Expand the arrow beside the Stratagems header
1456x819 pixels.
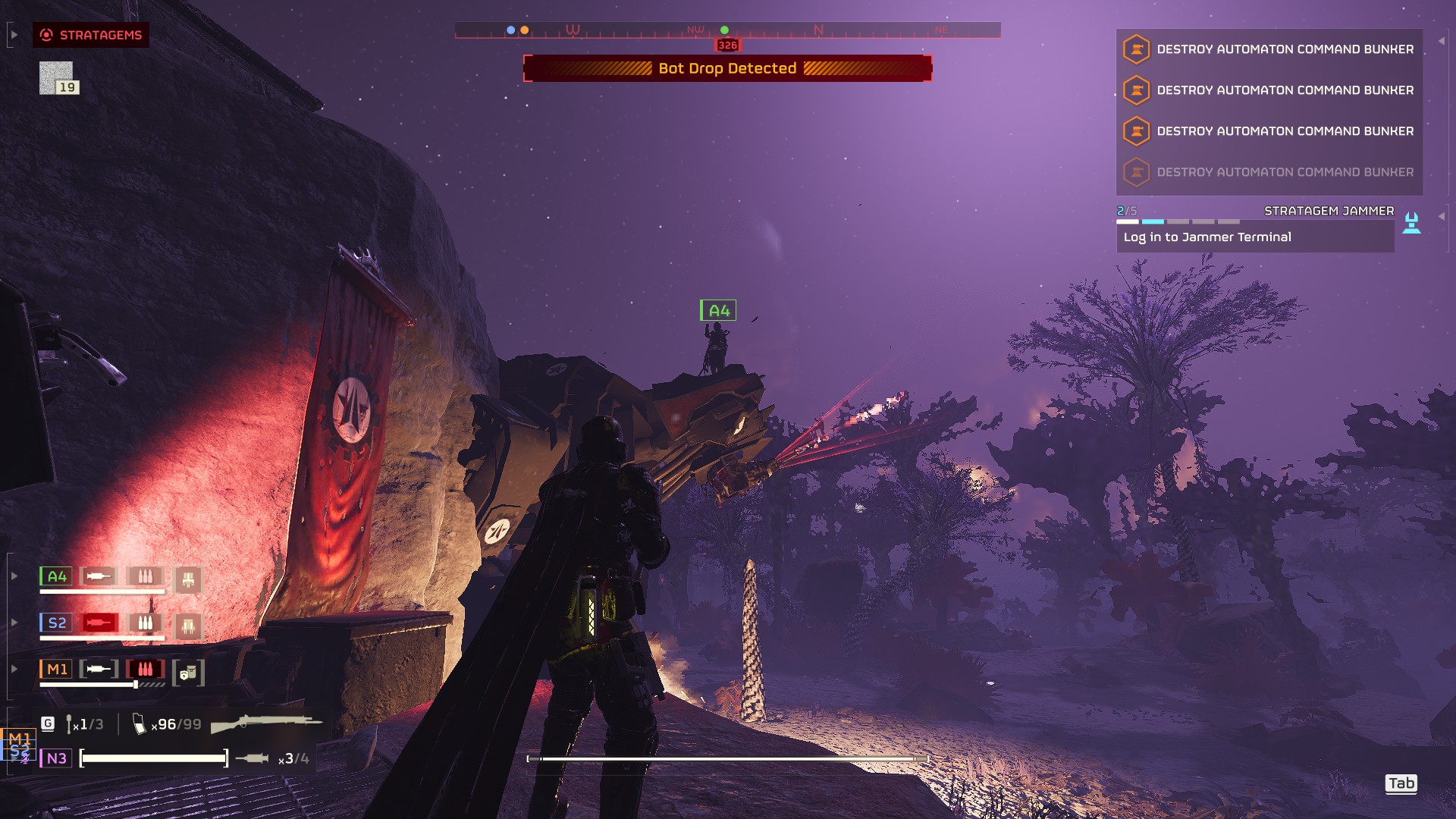[x=14, y=35]
